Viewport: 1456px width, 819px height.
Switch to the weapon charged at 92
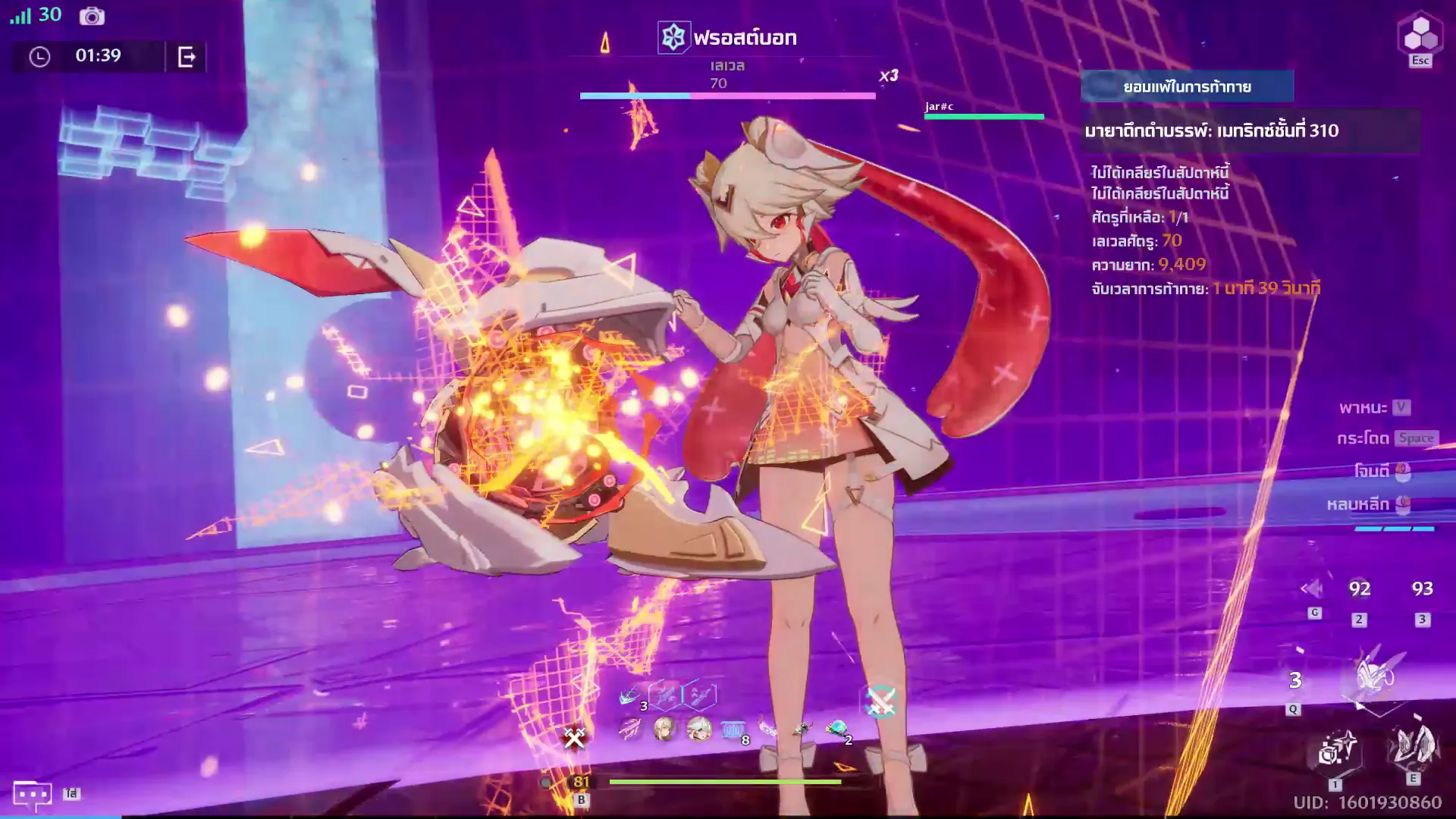pos(1359,589)
